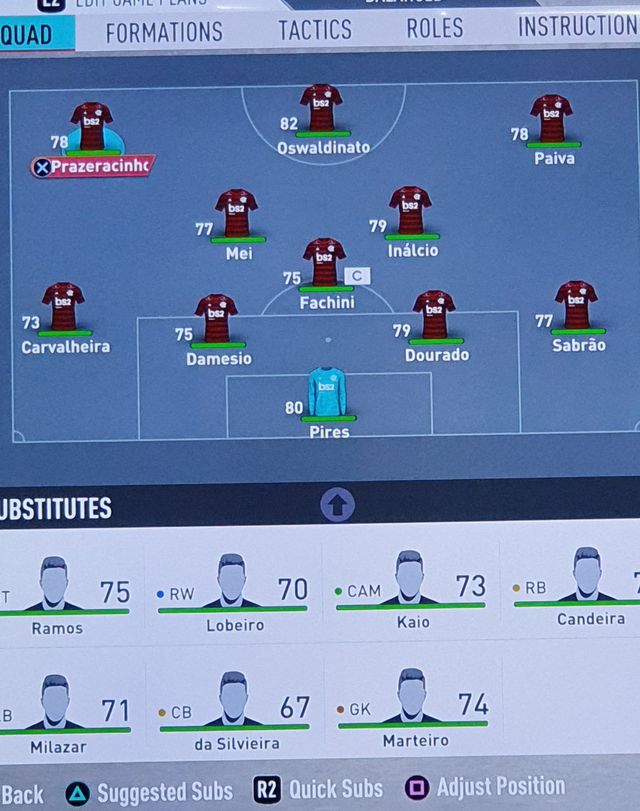Select left back Carvalheira
Image resolution: width=640 pixels, height=811 pixels.
[63, 309]
